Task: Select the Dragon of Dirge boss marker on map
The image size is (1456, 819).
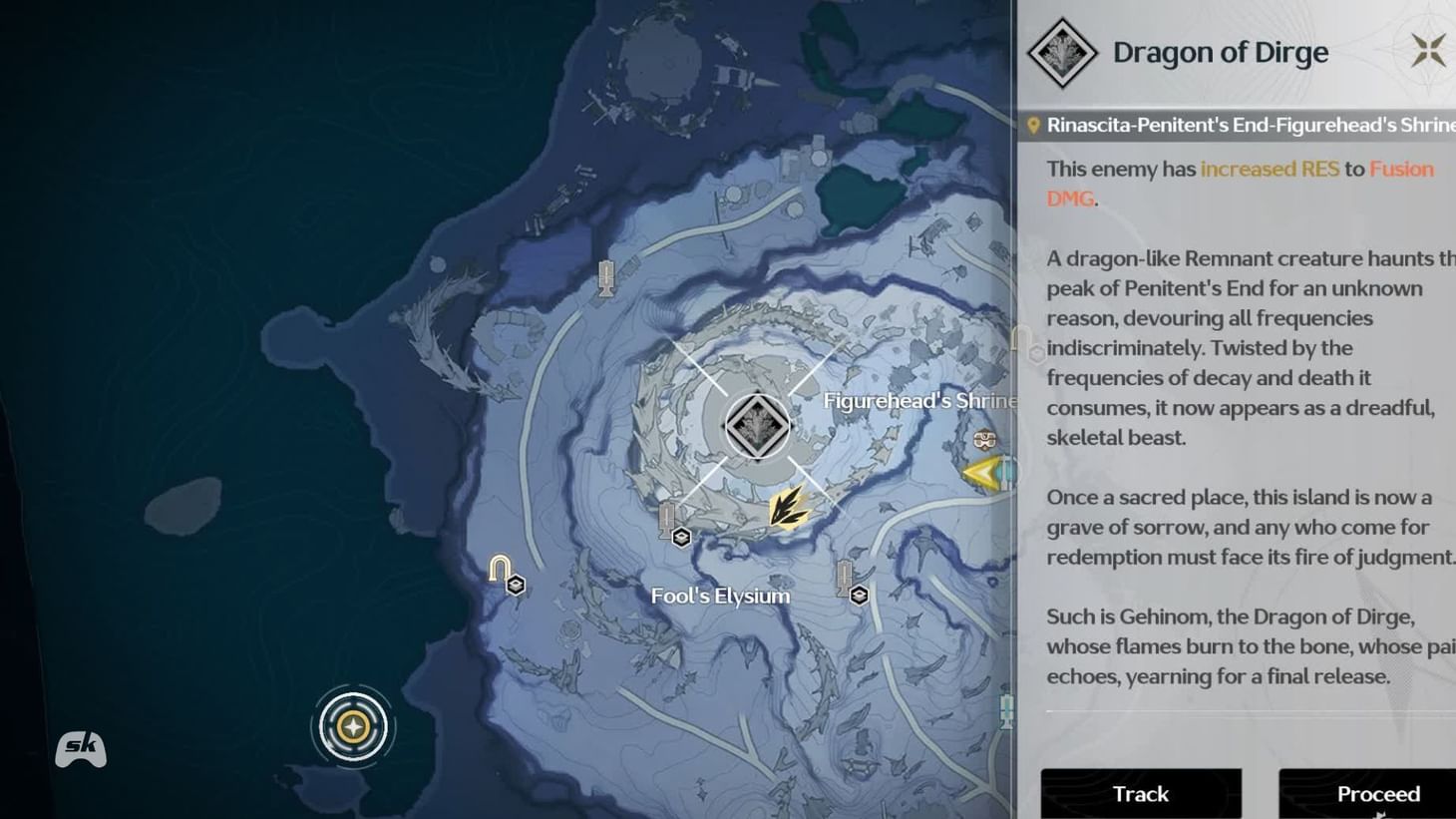Action: coord(757,424)
